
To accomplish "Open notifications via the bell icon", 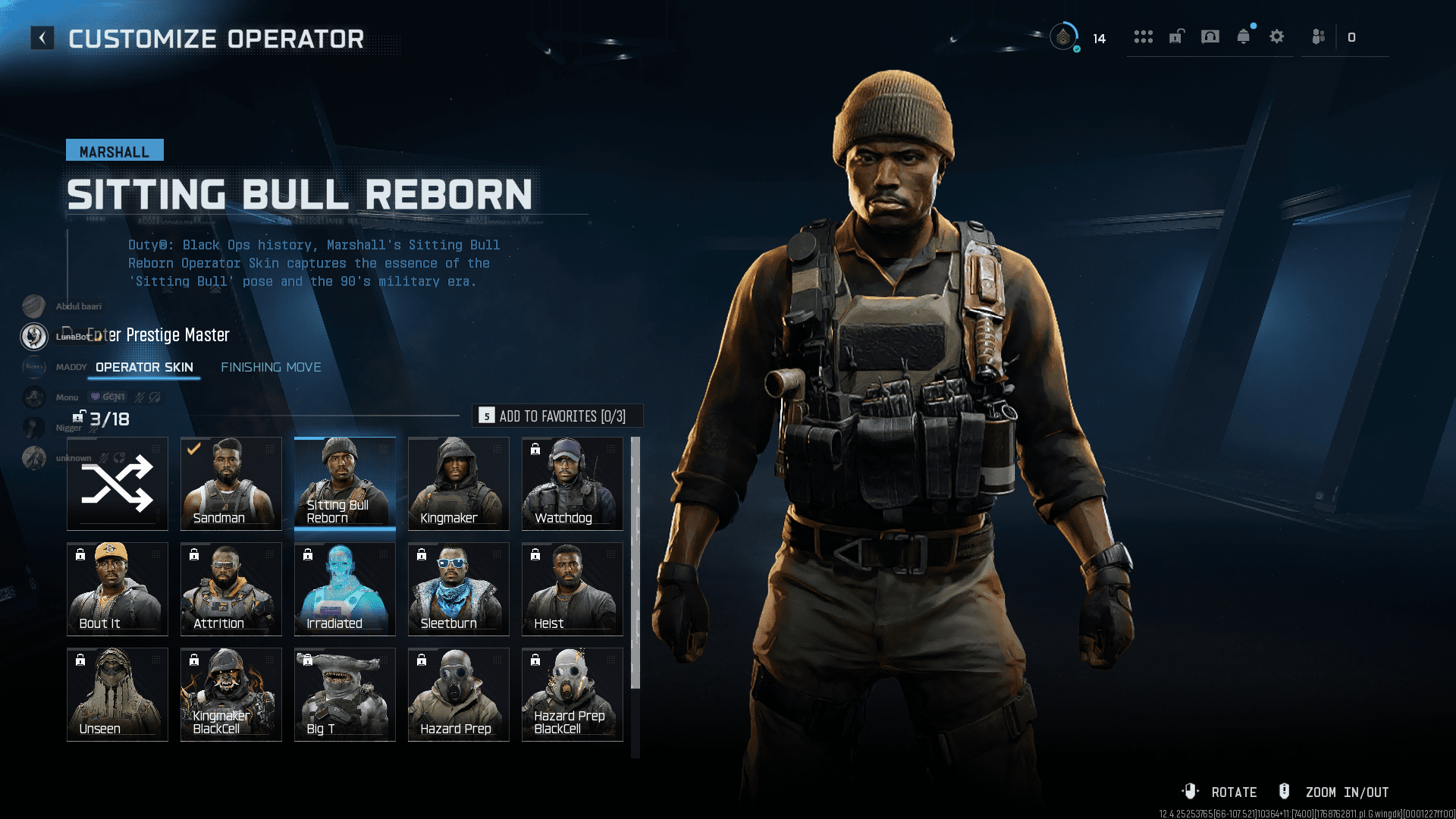I will [x=1244, y=36].
